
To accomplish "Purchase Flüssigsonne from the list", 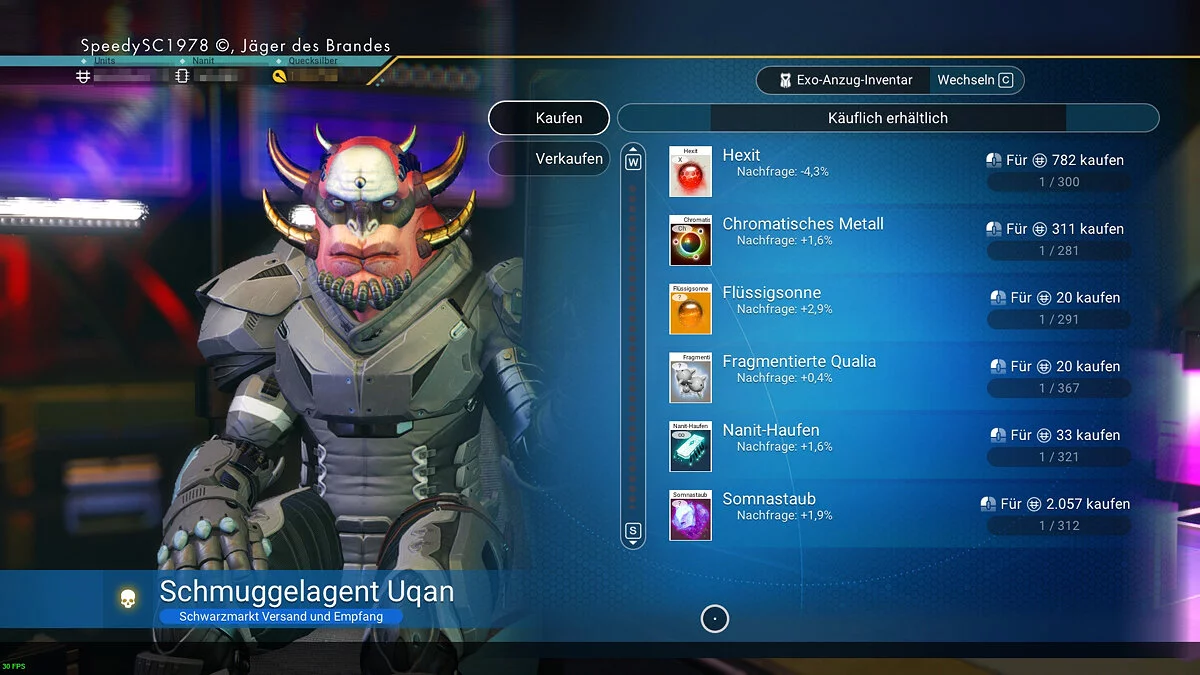I will [1059, 298].
